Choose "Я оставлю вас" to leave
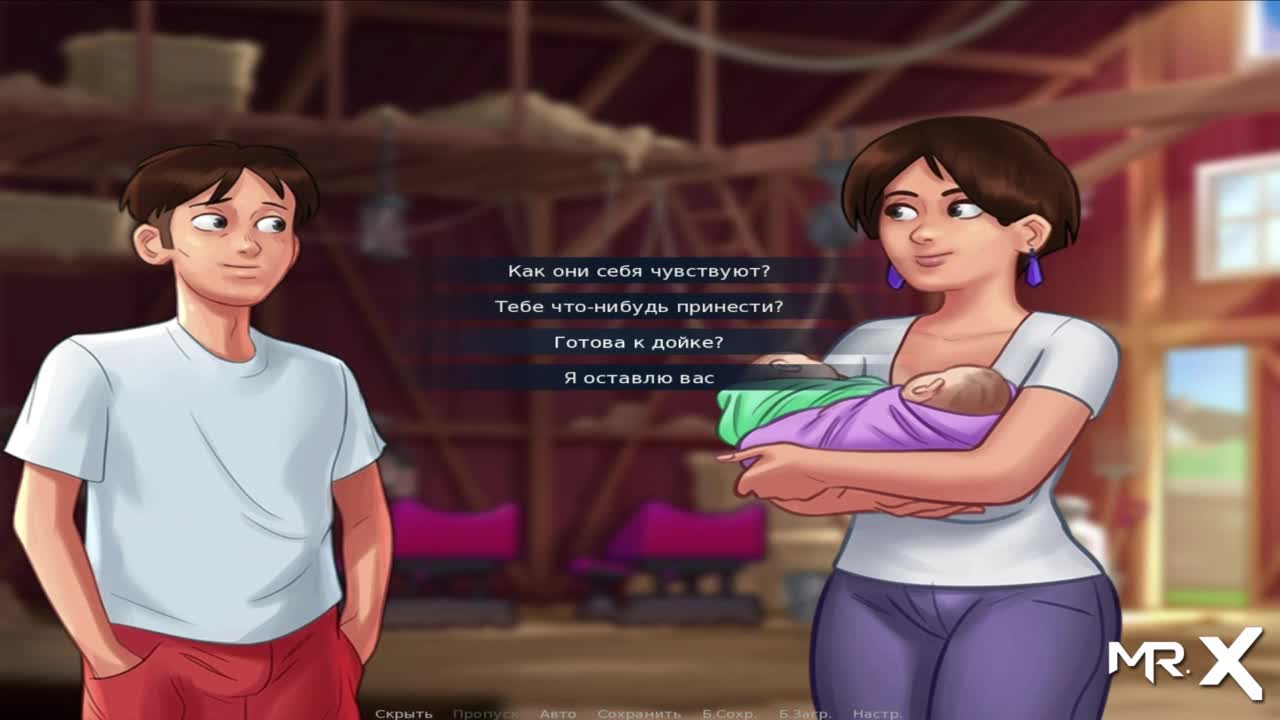This screenshot has height=720, width=1280. 639,378
